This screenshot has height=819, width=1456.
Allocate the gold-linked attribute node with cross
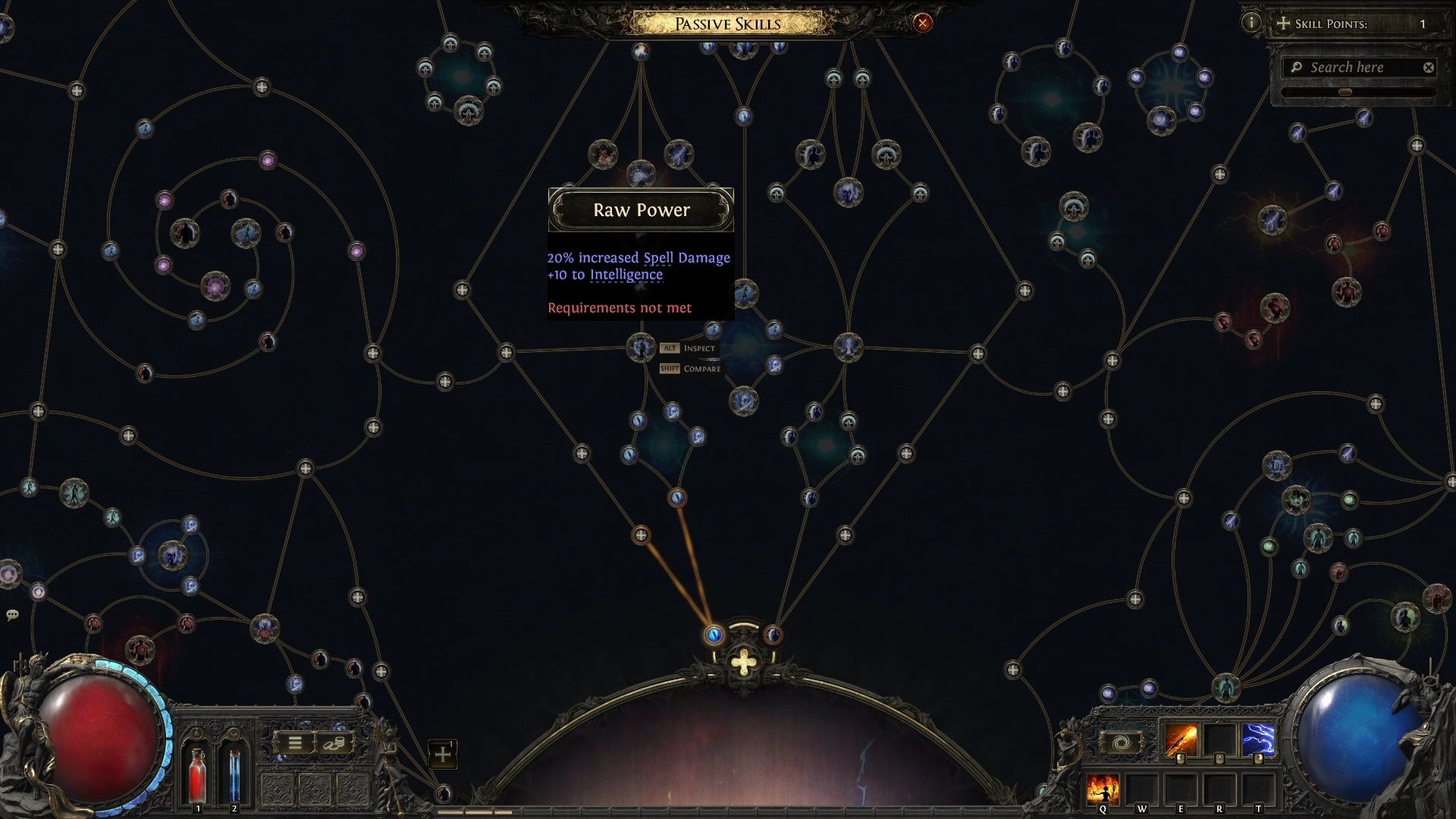click(641, 535)
